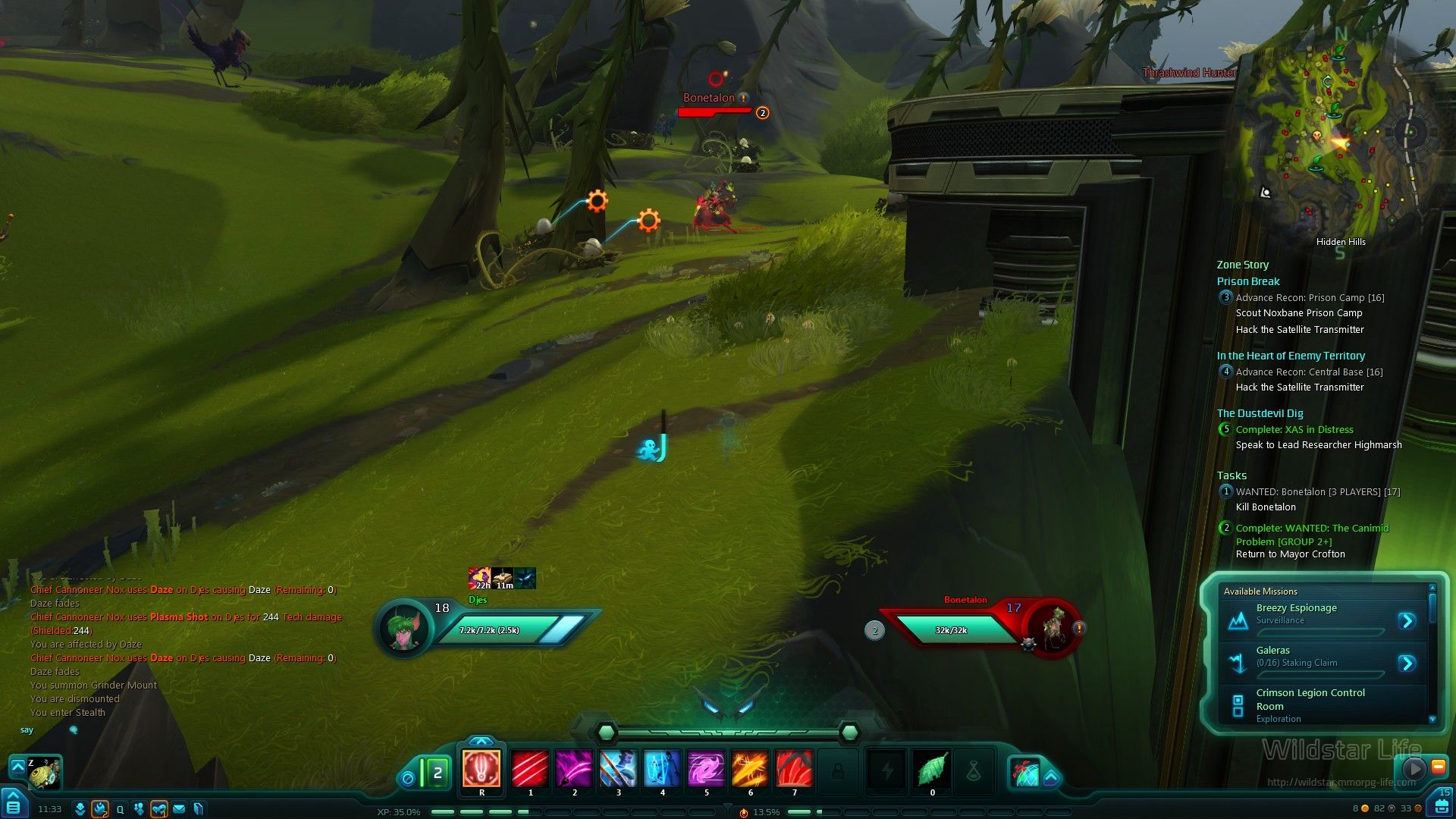Use the green leaf item in slot 0

tap(932, 770)
